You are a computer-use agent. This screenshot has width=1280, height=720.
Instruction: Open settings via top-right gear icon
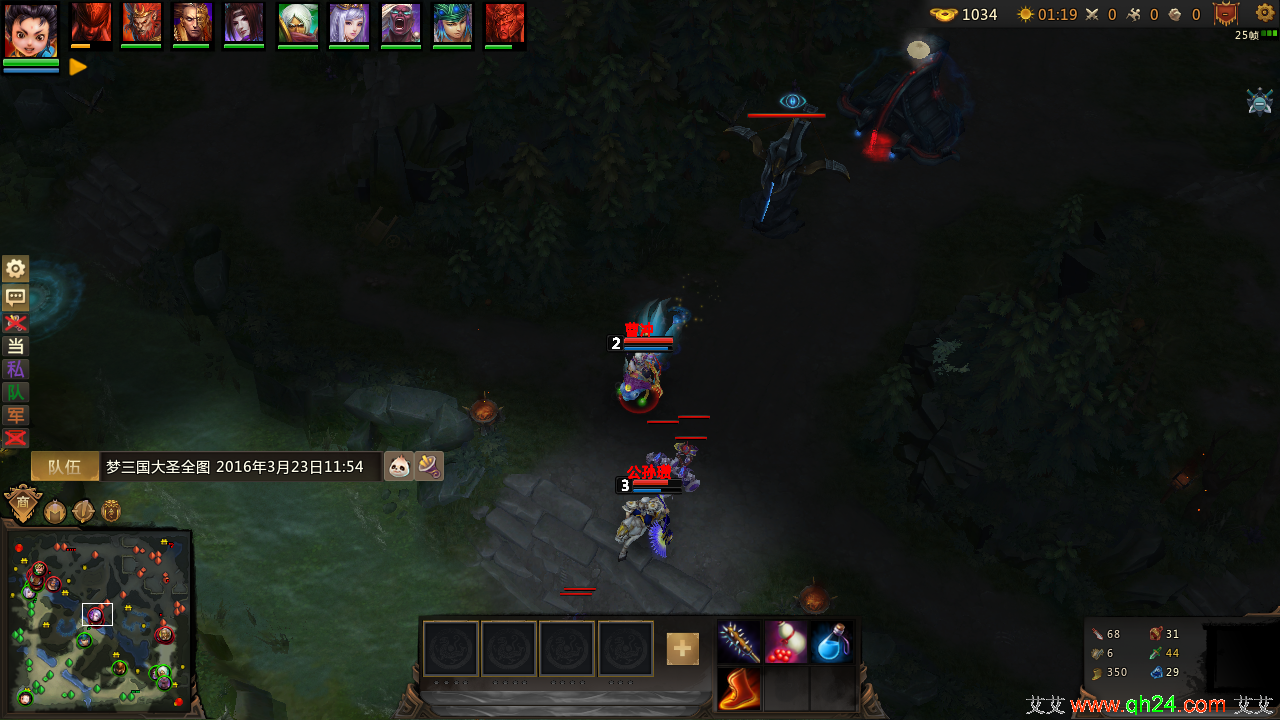tap(1265, 13)
